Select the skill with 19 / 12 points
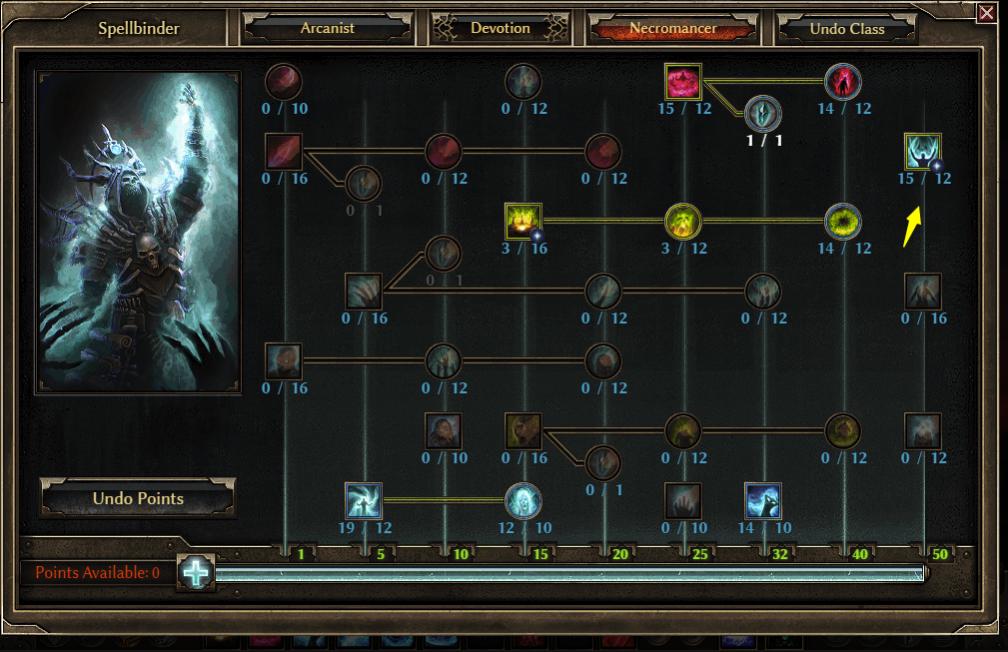 [x=363, y=500]
